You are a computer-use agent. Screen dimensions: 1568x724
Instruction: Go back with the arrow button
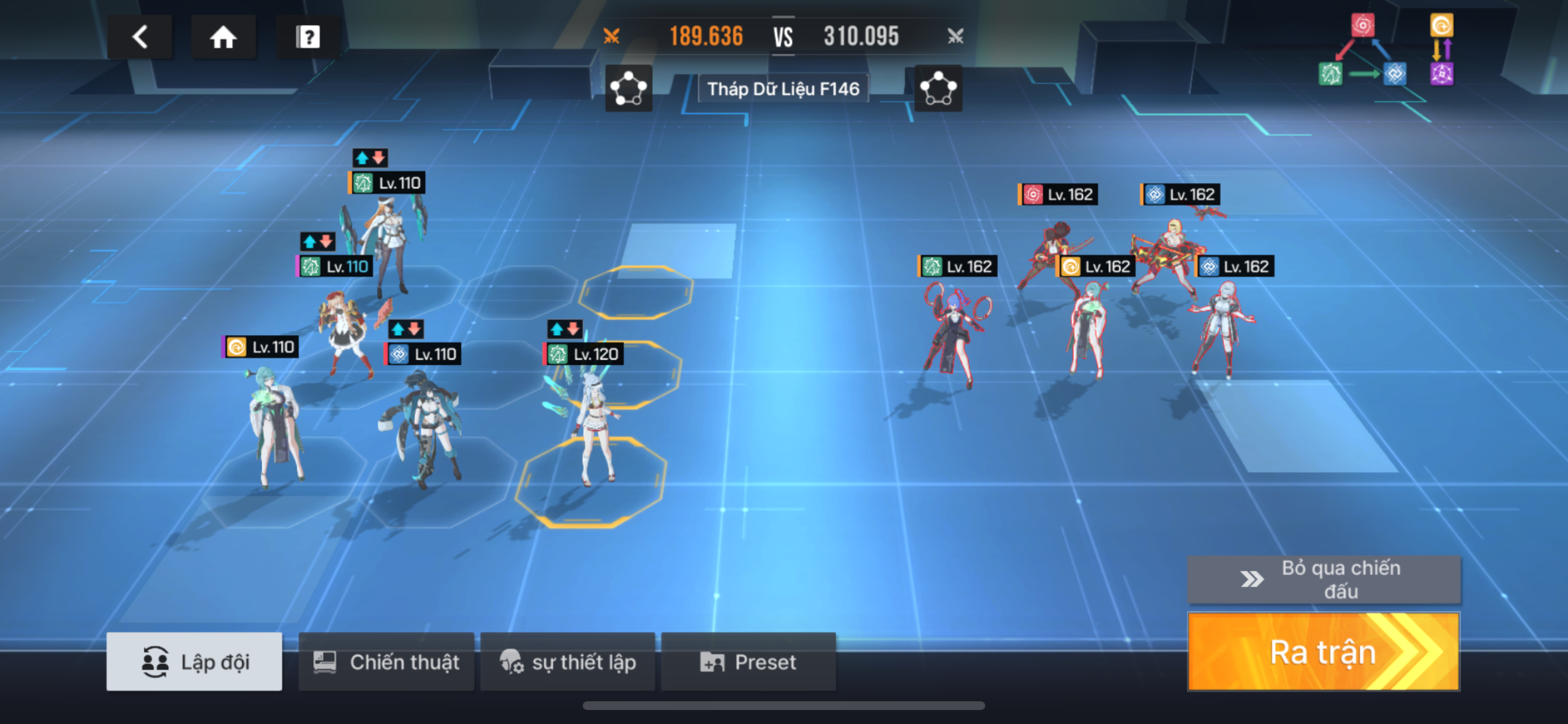tap(140, 37)
